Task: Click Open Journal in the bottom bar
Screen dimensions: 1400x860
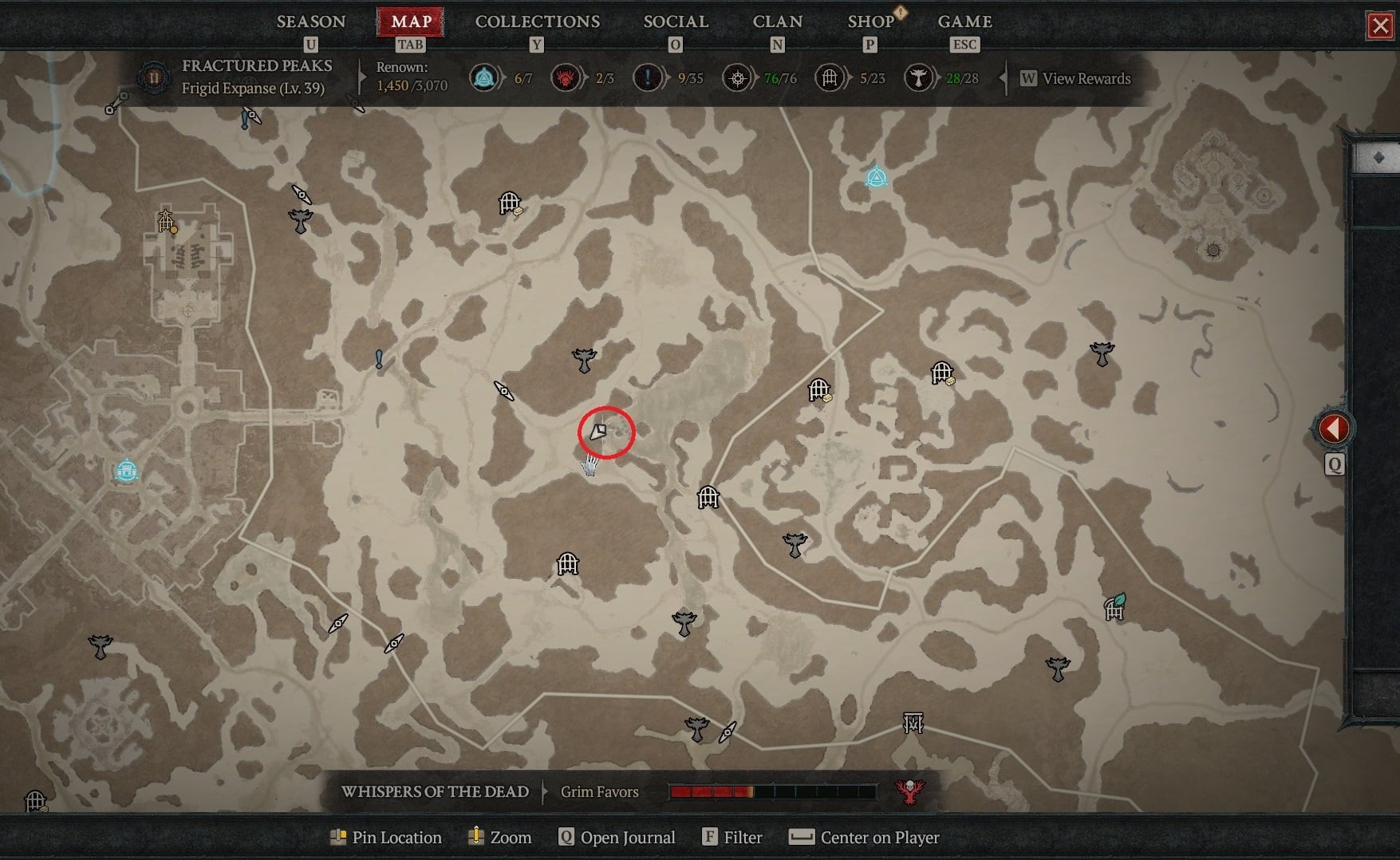Action: click(x=617, y=837)
